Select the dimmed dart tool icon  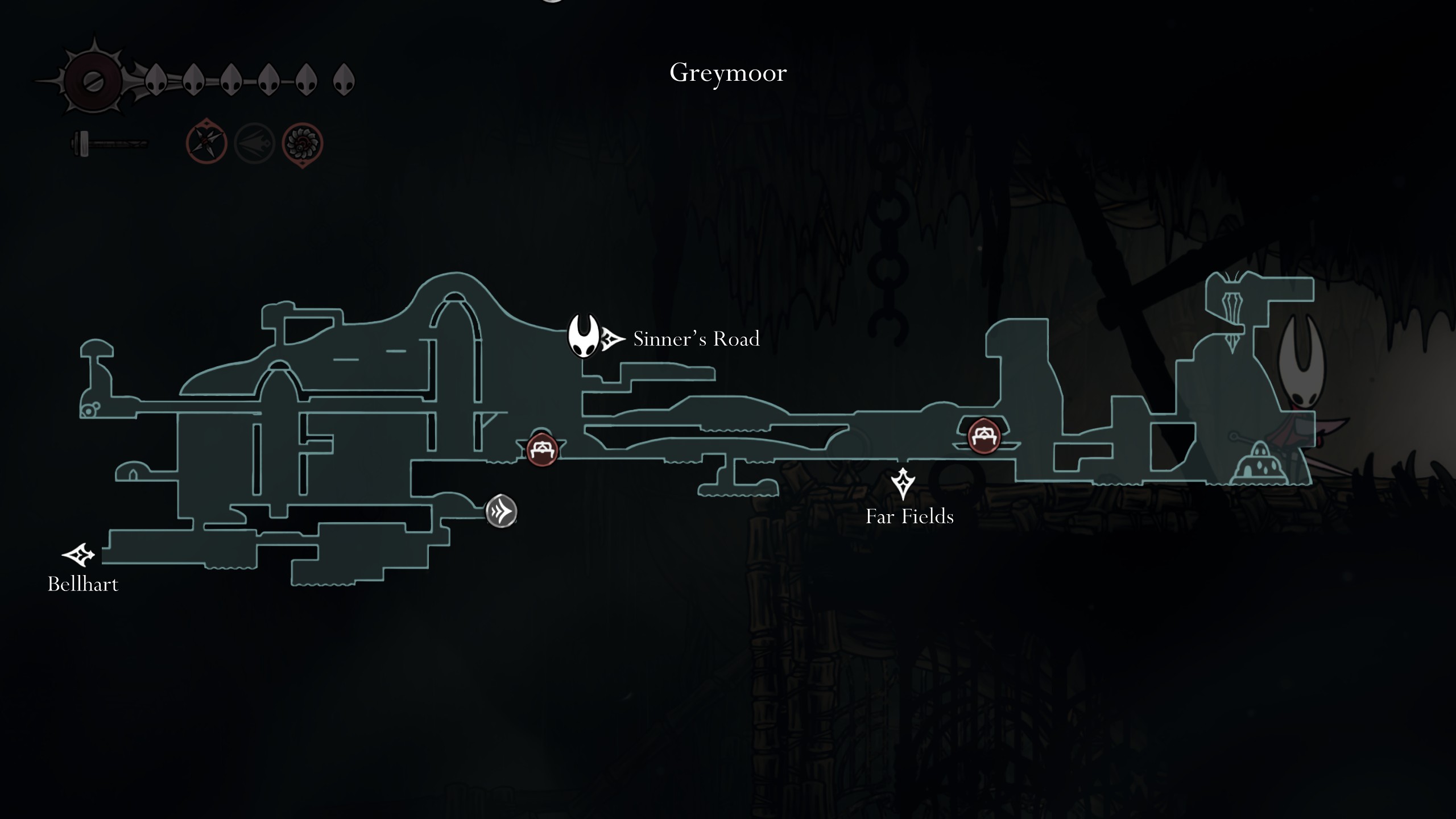[x=254, y=144]
